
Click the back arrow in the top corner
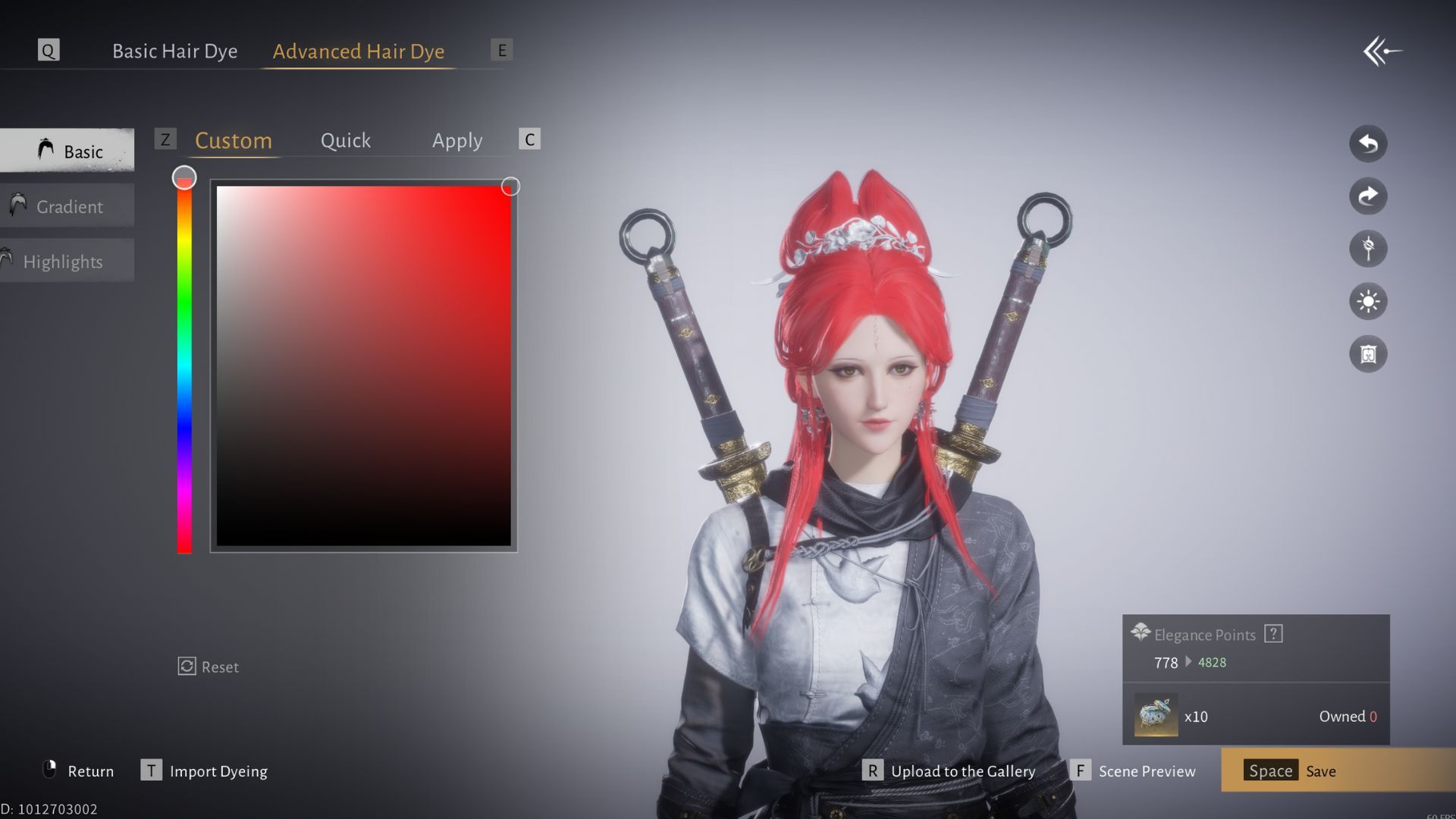[1382, 52]
